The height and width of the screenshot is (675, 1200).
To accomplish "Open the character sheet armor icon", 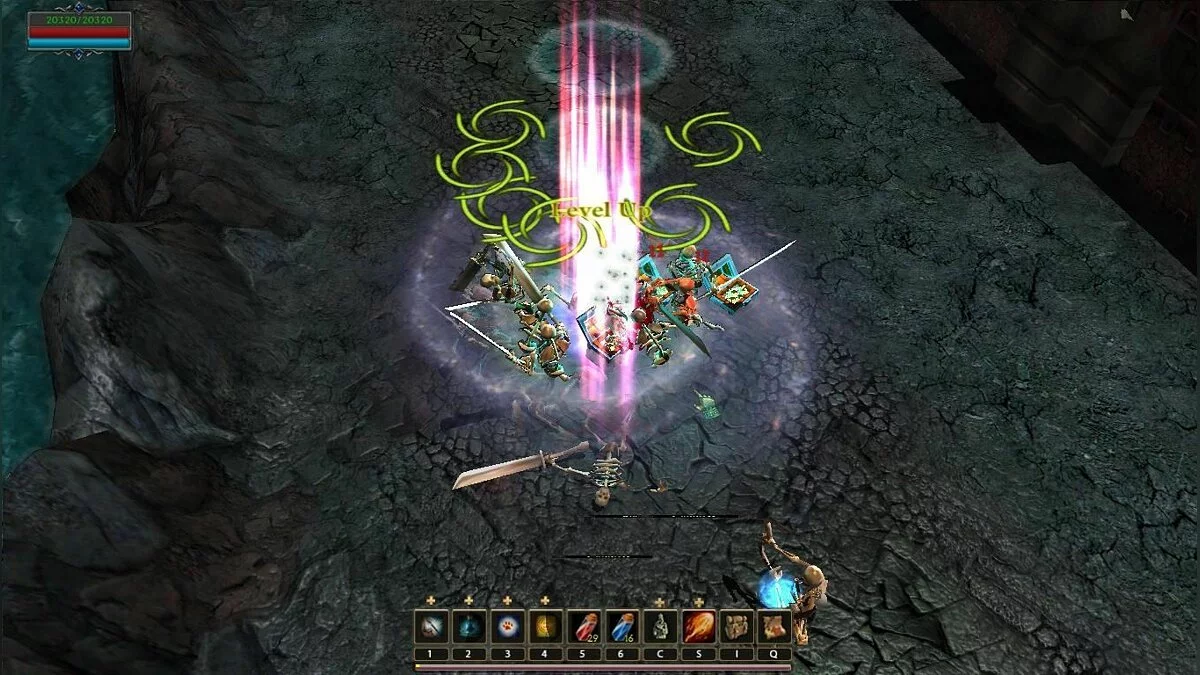I will click(x=660, y=627).
